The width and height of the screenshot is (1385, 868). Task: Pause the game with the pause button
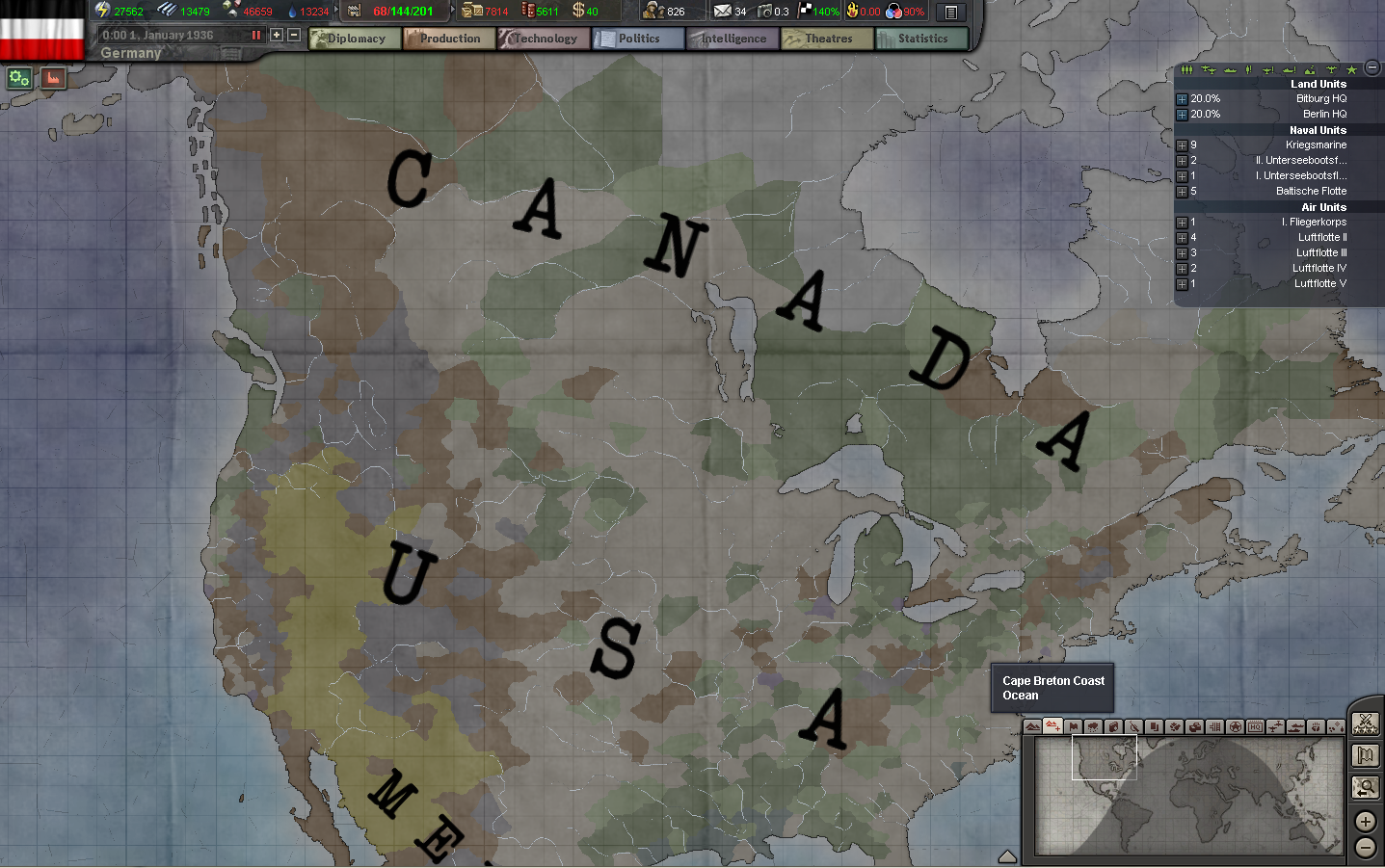pyautogui.click(x=255, y=34)
